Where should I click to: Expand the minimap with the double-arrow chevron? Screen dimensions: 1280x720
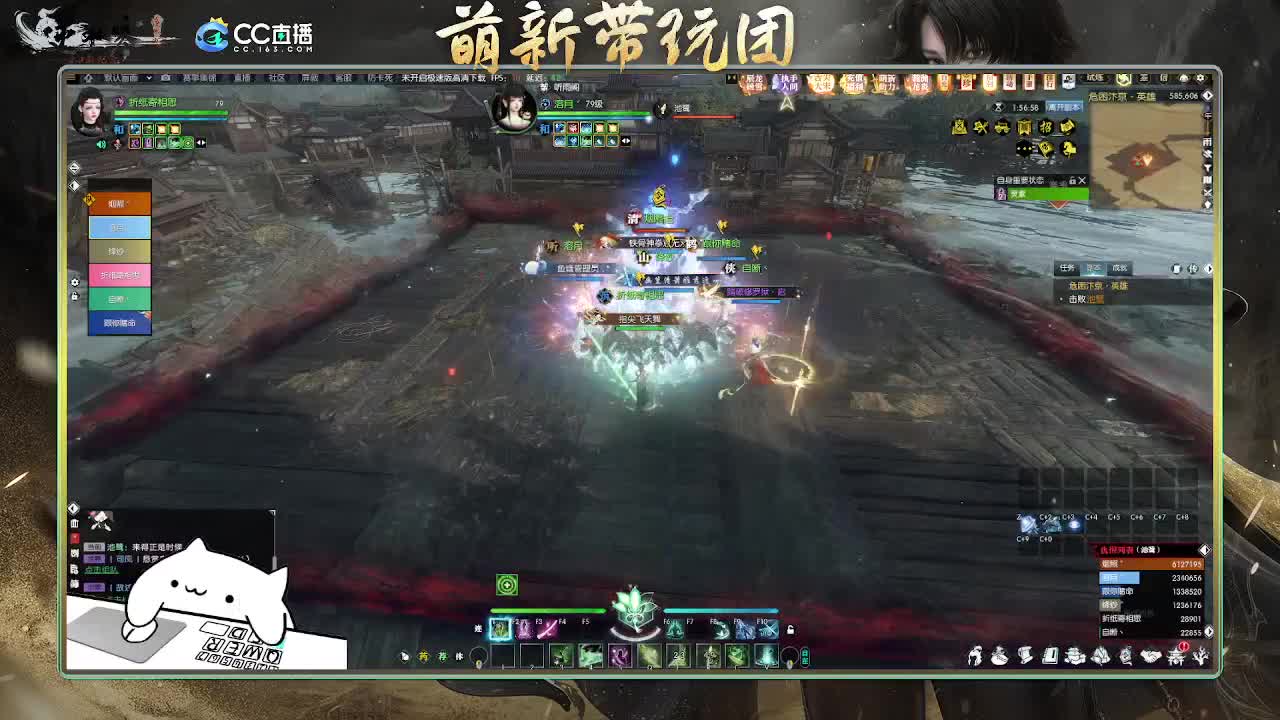(1208, 95)
